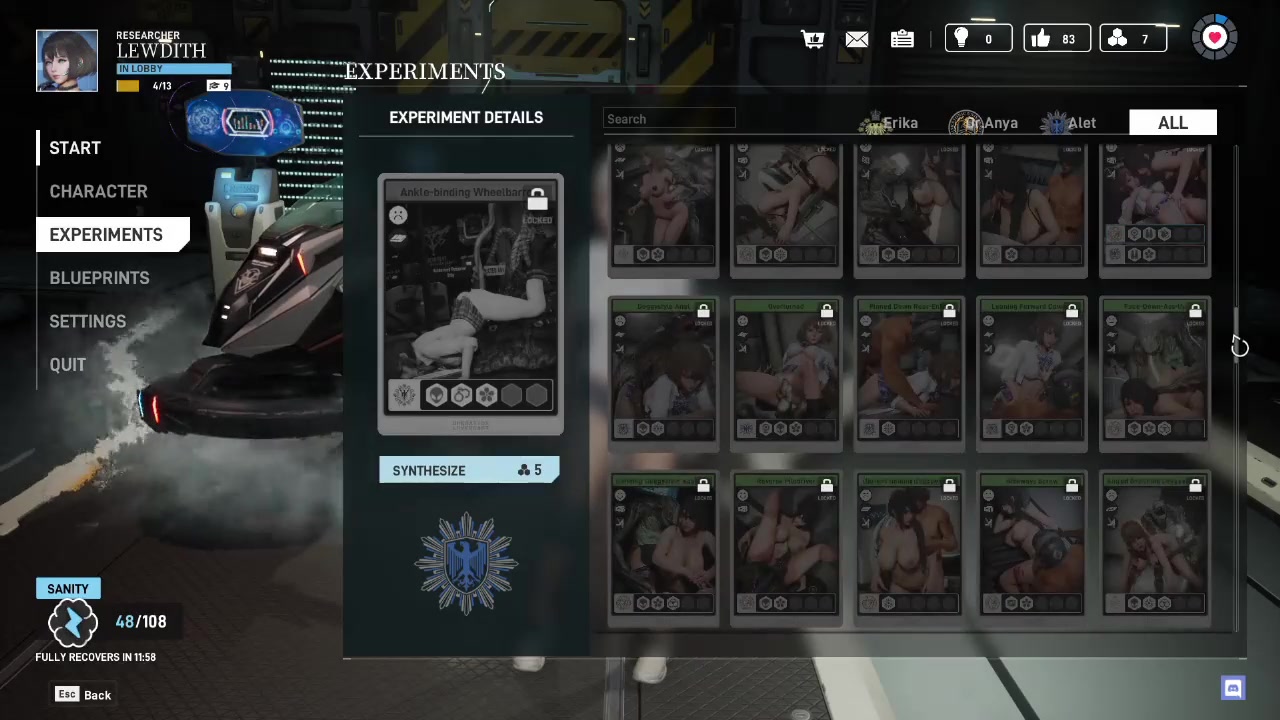Image resolution: width=1280 pixels, height=720 pixels.
Task: Go to the BLUEPRINTS menu
Action: [99, 278]
